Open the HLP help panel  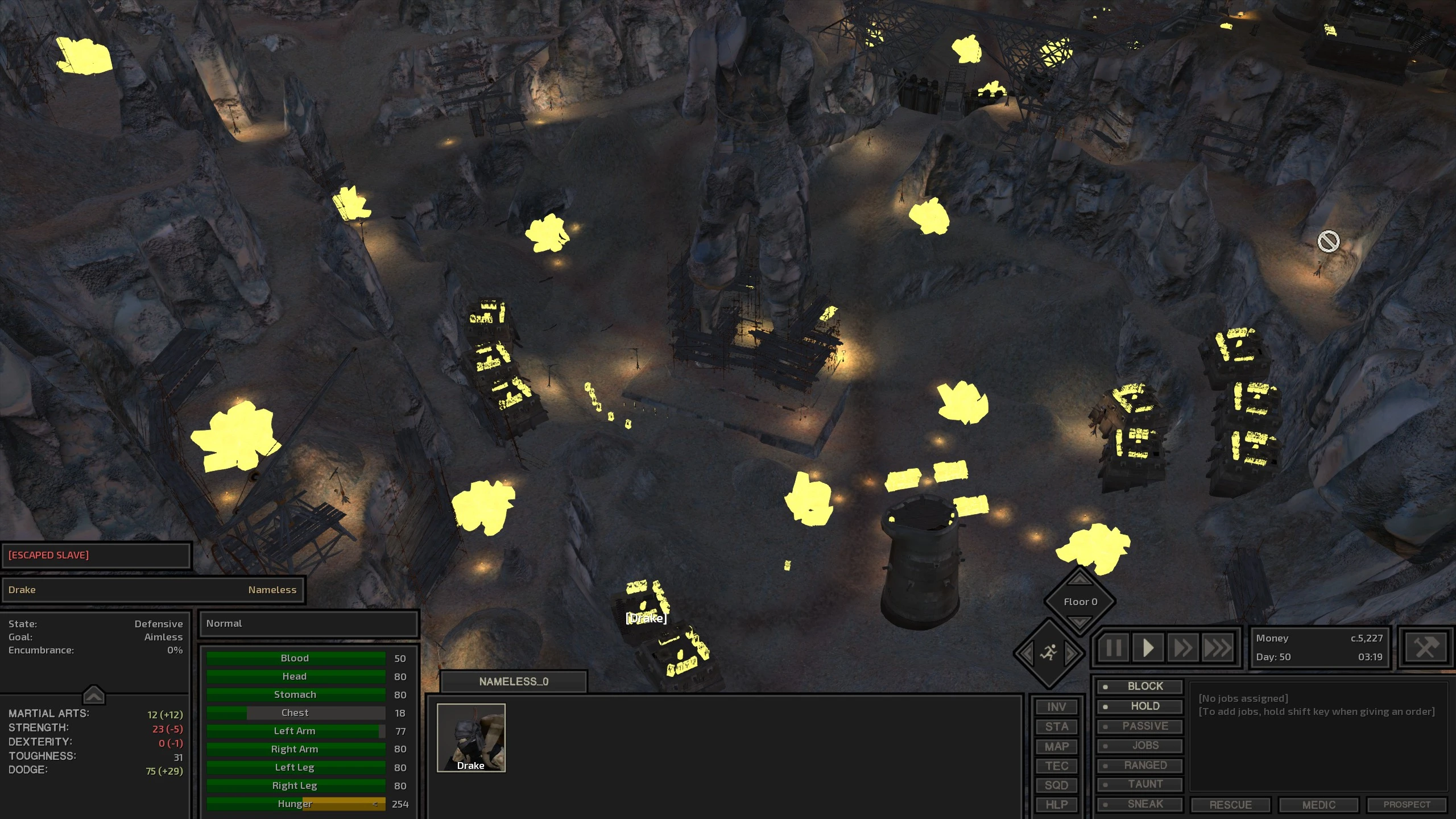[x=1056, y=804]
